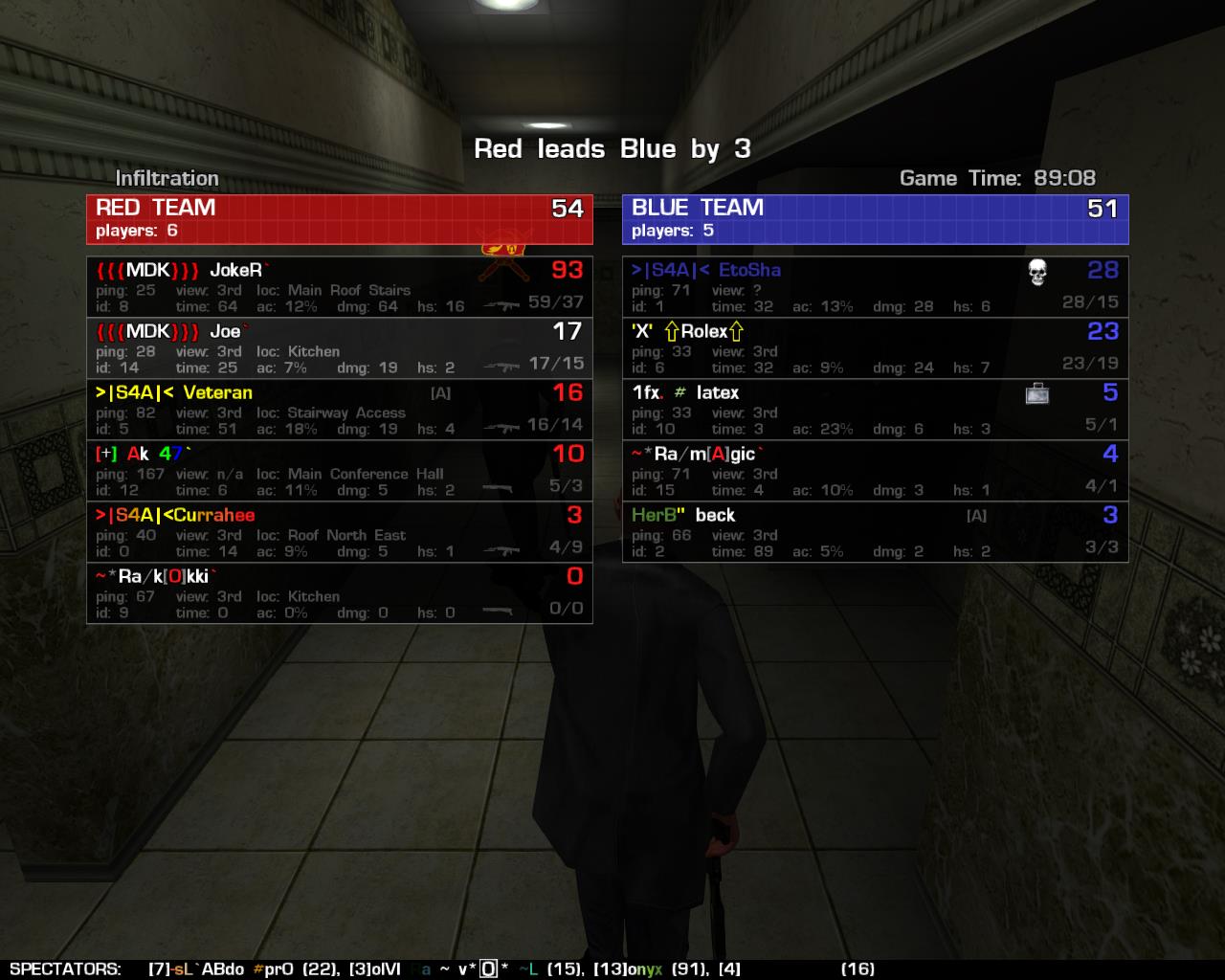Click the BLUE TEAM header bar
The height and width of the screenshot is (980, 1225).
pos(875,219)
